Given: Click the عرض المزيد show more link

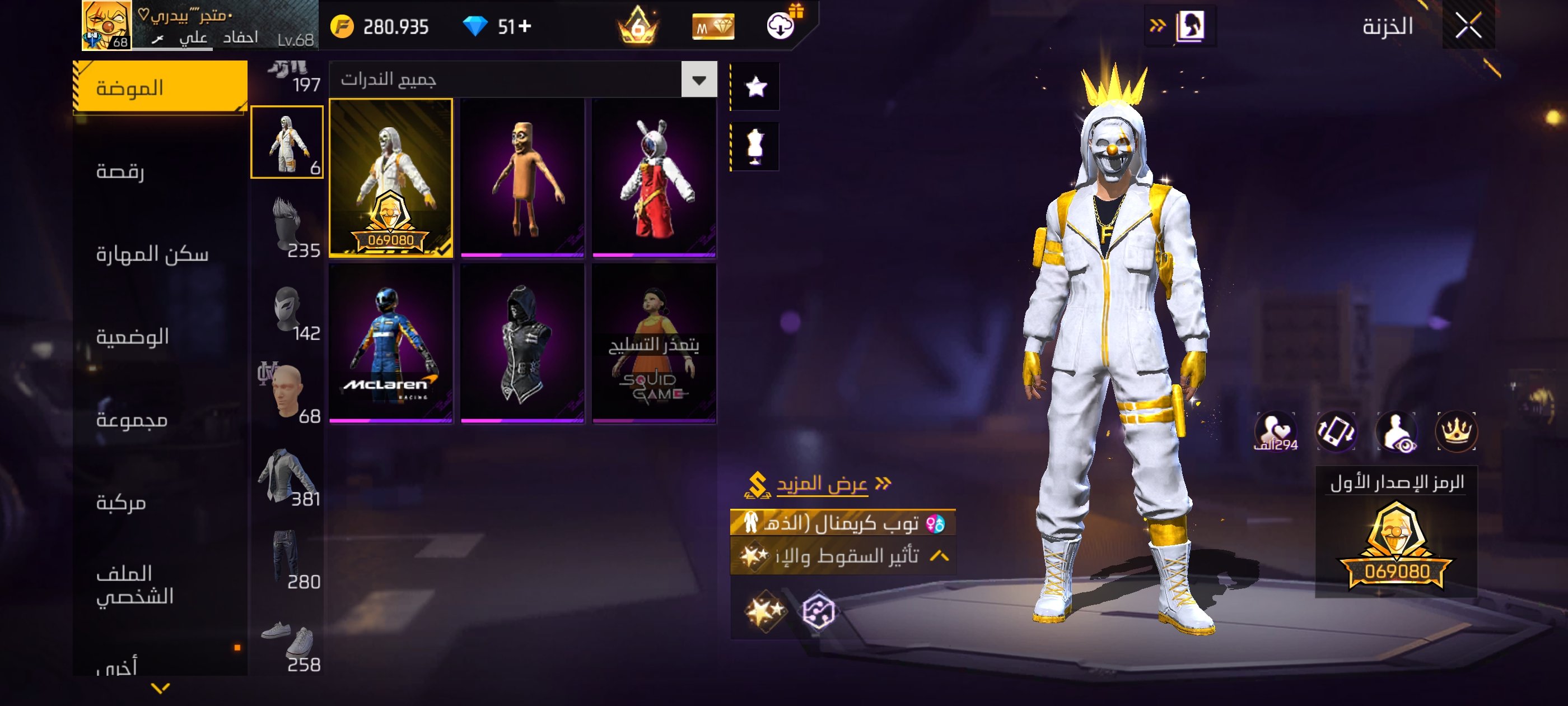Looking at the screenshot, I should tap(821, 484).
